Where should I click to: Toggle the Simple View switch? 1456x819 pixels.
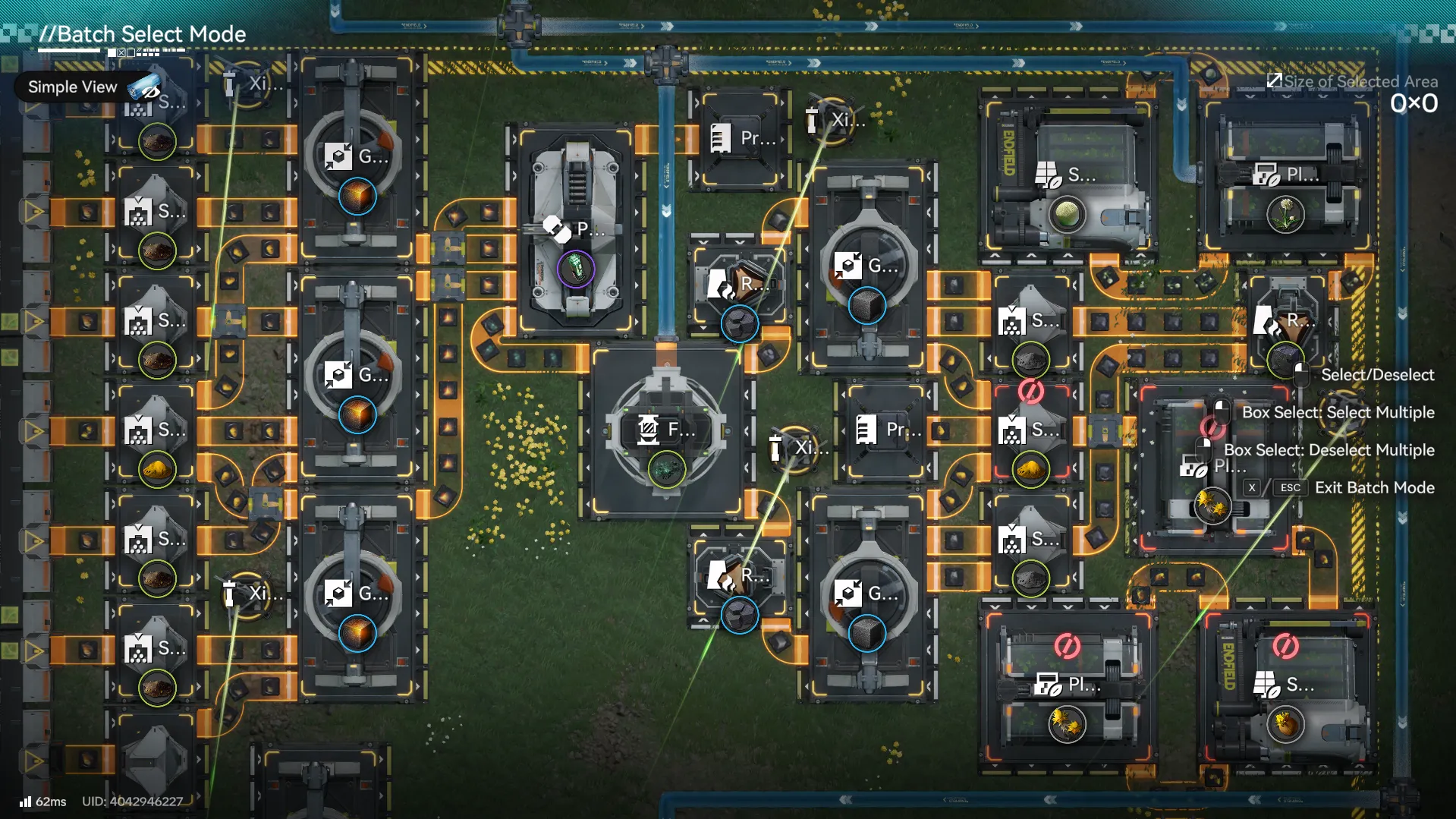144,87
